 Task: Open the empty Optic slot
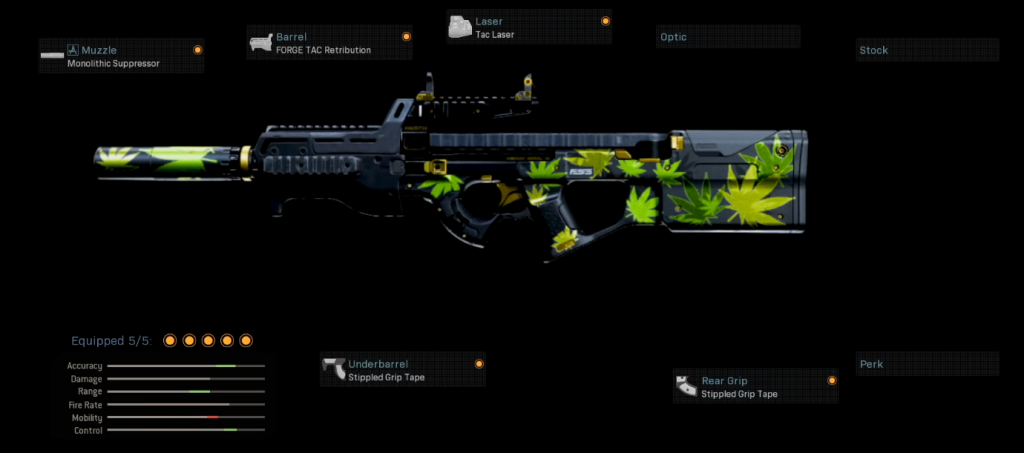pos(729,38)
